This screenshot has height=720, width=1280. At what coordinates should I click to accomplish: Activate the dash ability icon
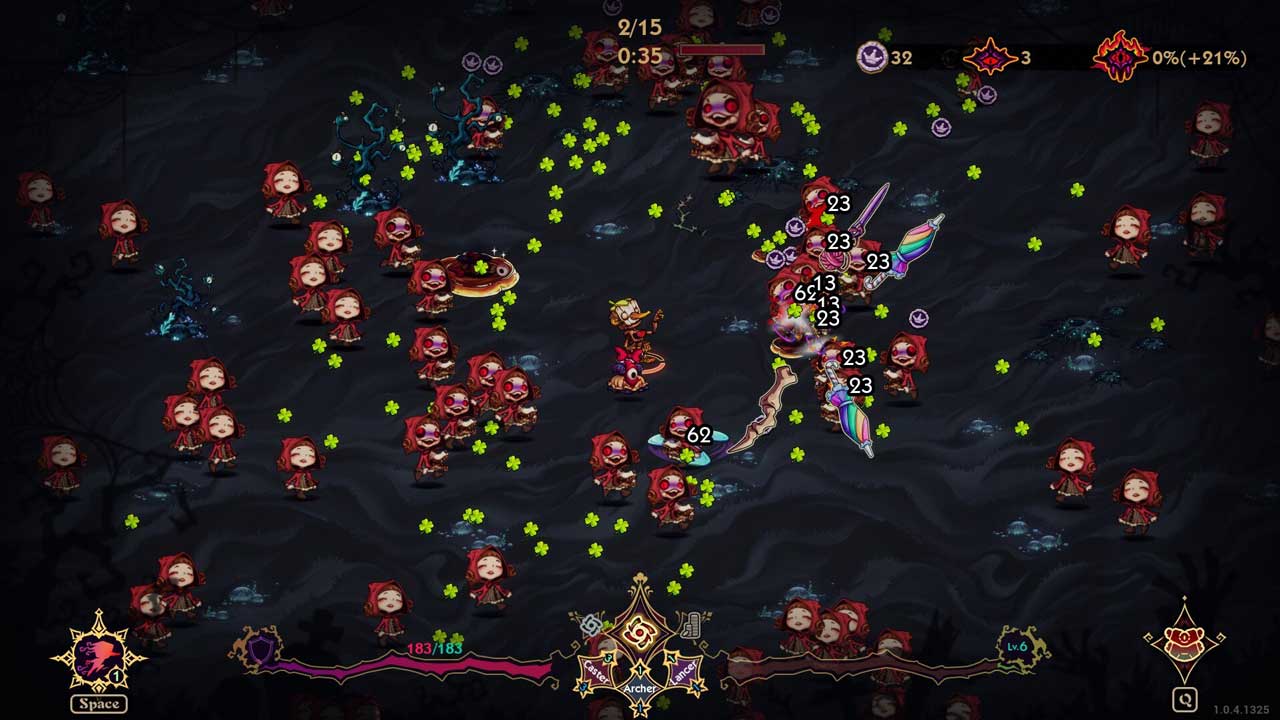pyautogui.click(x=98, y=655)
